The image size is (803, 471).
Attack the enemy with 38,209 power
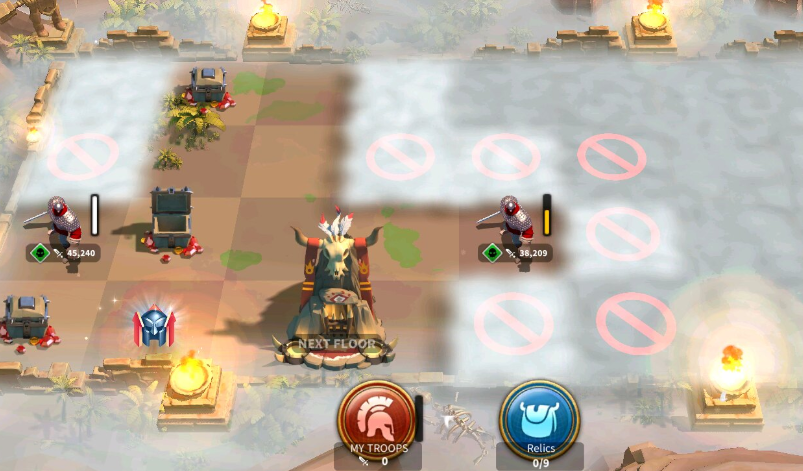[514, 223]
